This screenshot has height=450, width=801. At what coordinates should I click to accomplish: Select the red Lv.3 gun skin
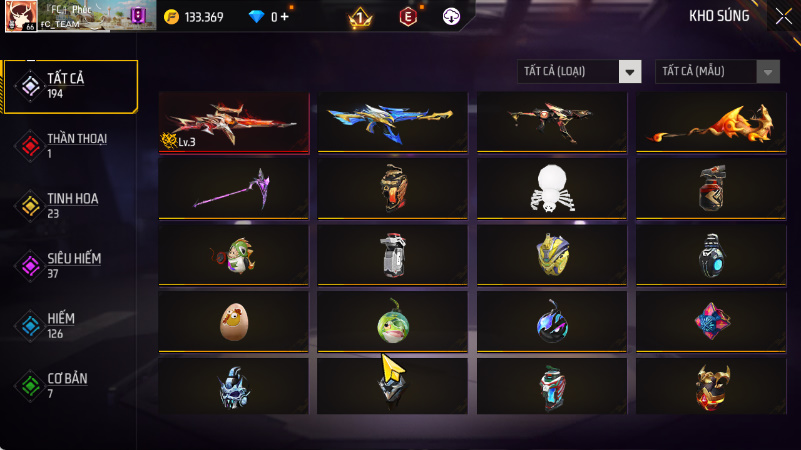point(234,122)
